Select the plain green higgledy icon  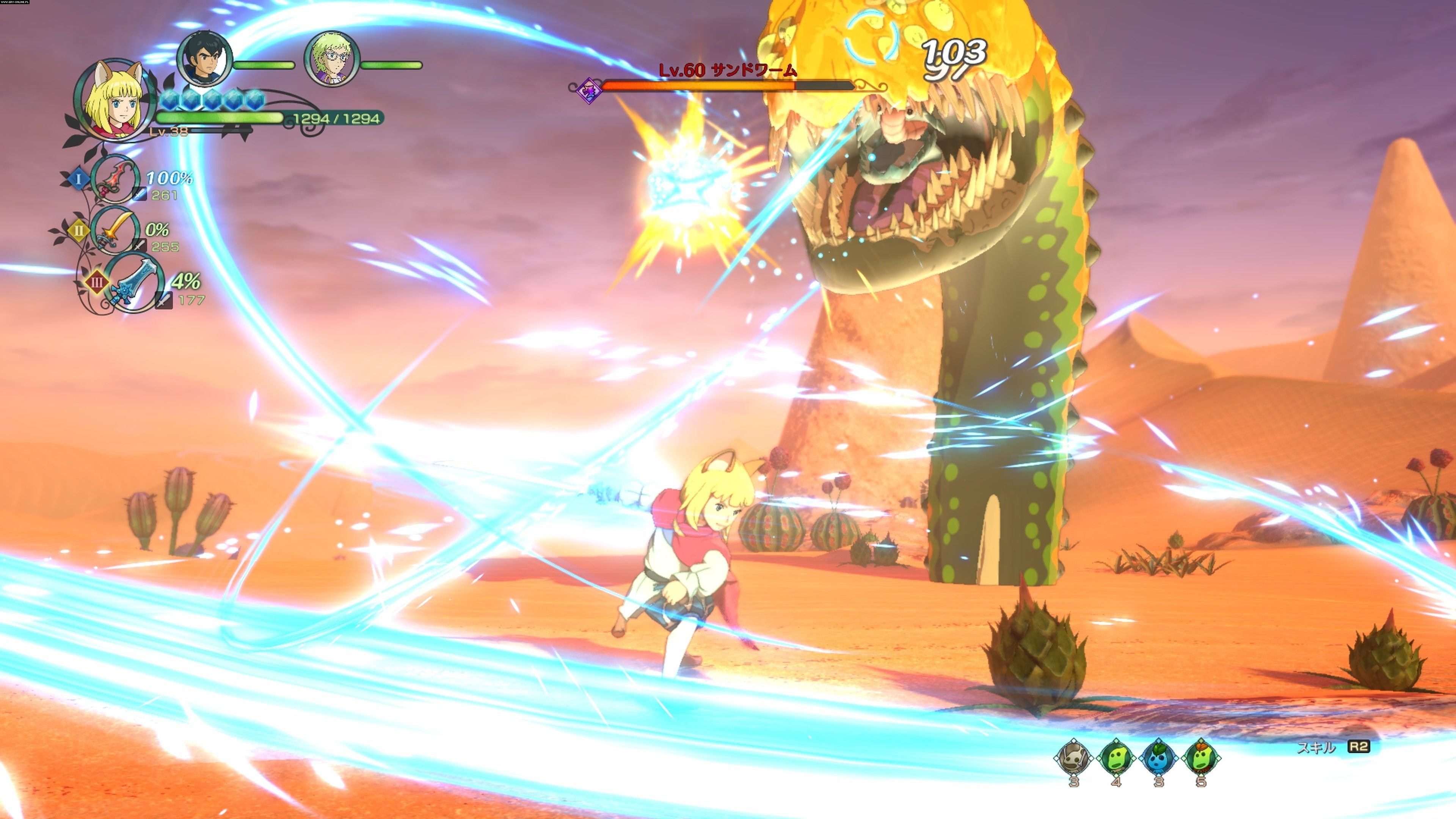pos(1116,758)
